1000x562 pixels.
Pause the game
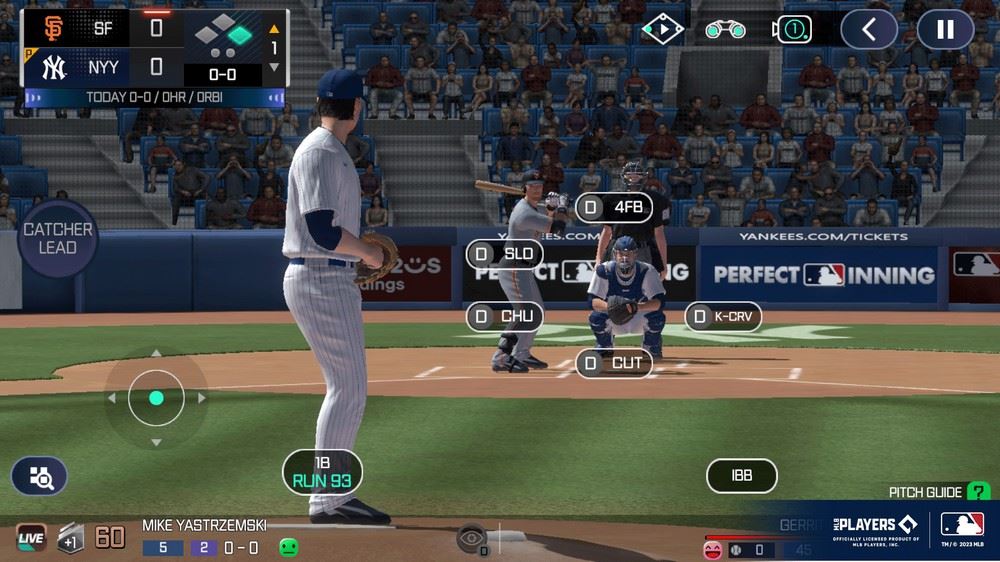tap(945, 29)
